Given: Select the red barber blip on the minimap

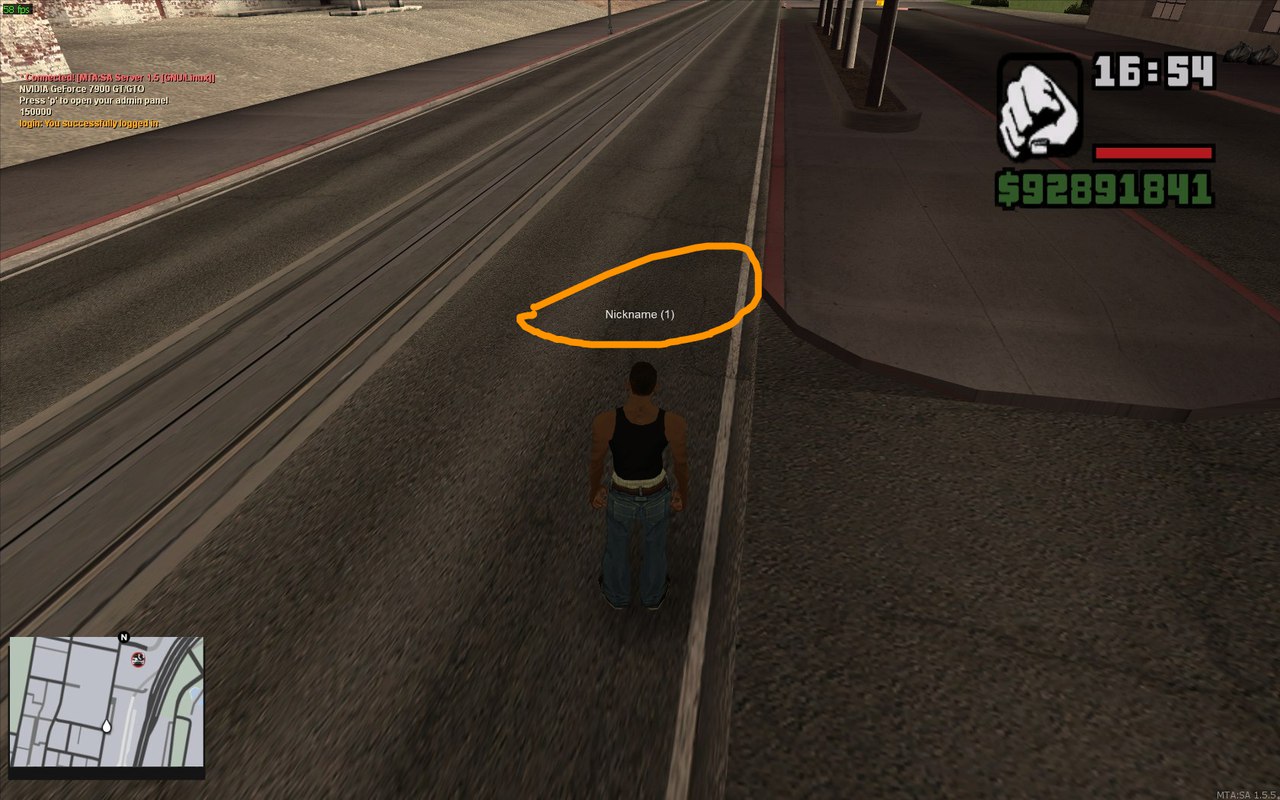Looking at the screenshot, I should click(137, 660).
